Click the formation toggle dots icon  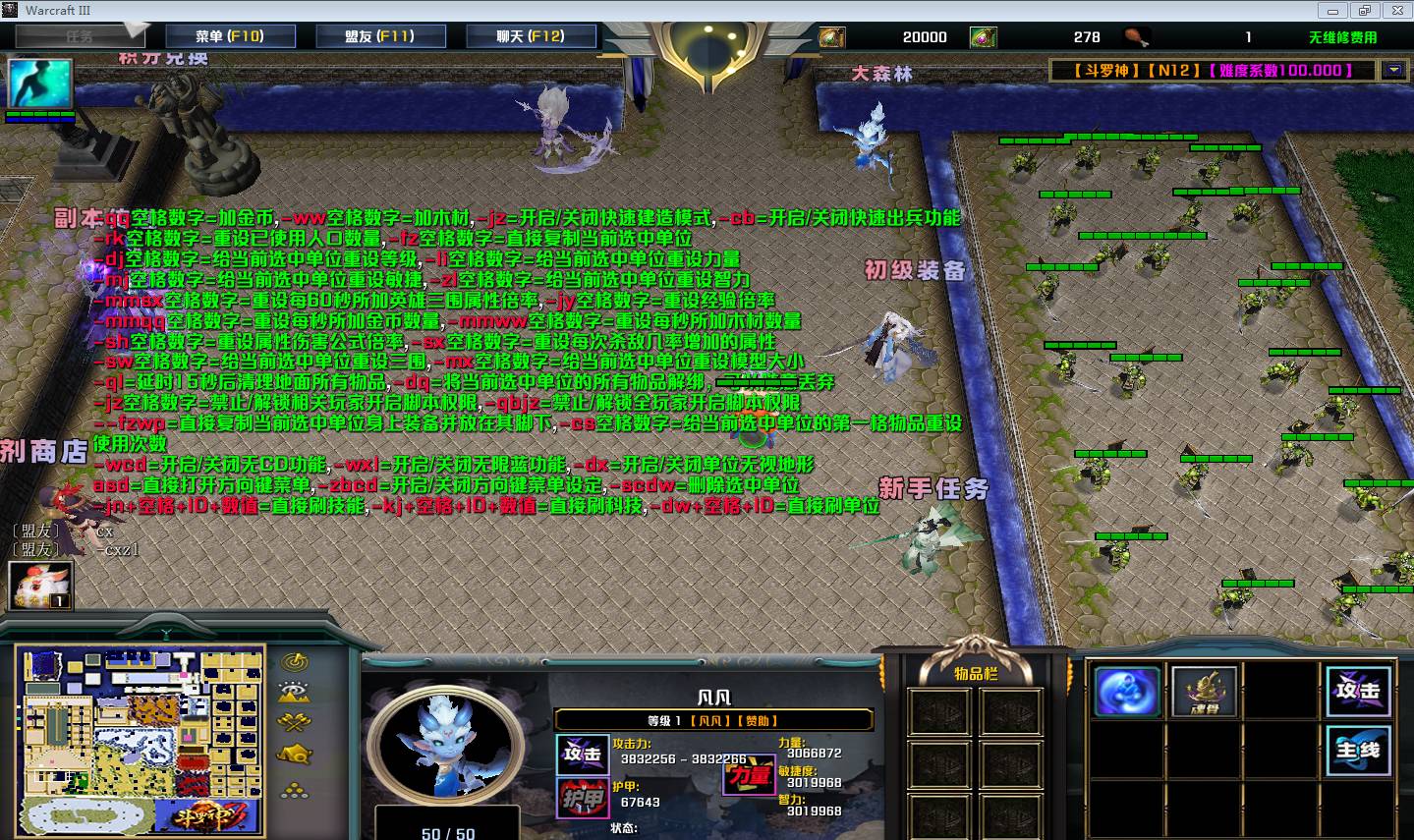point(294,789)
